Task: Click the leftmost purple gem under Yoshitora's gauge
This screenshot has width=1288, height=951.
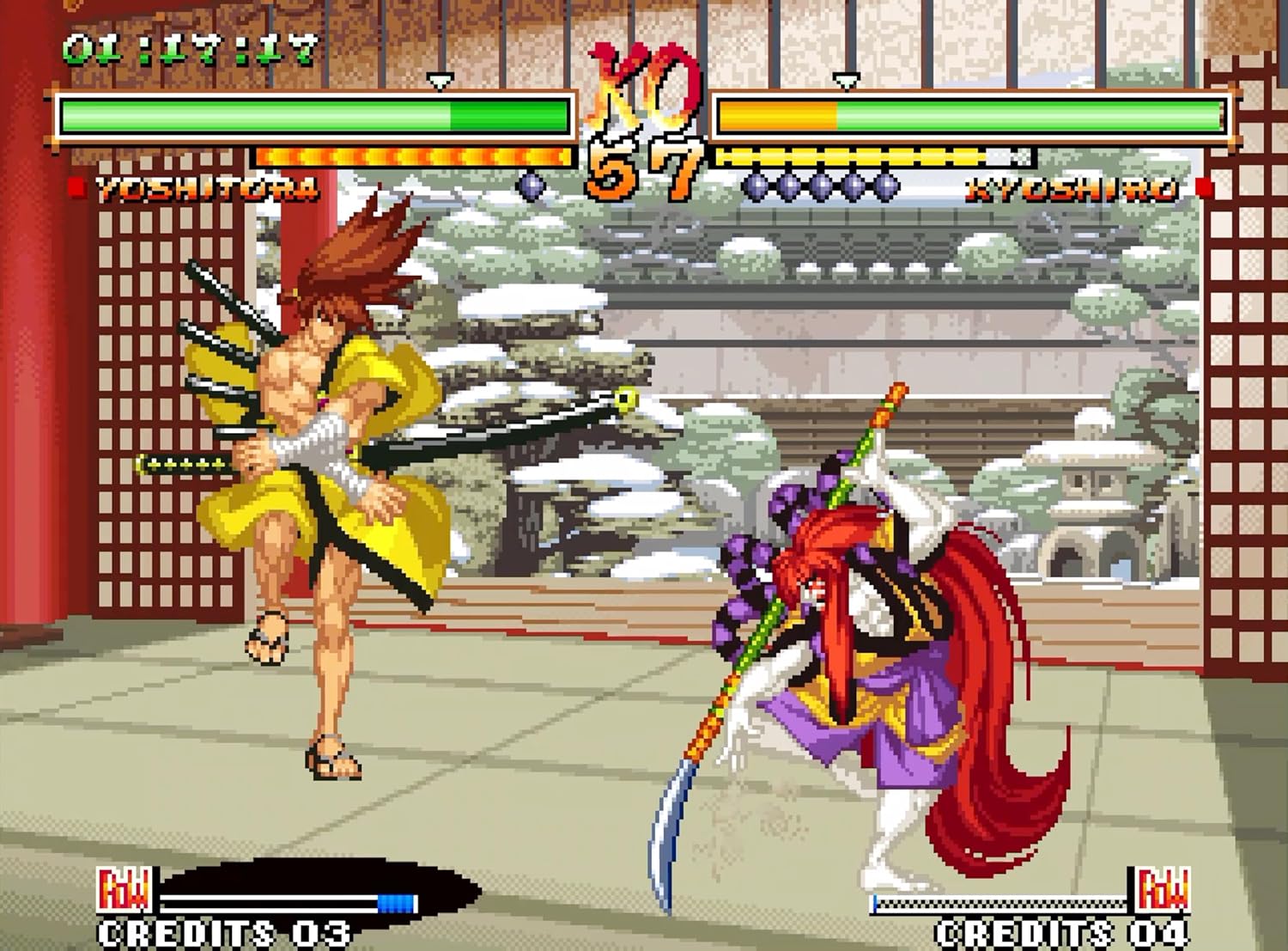Action: [532, 185]
